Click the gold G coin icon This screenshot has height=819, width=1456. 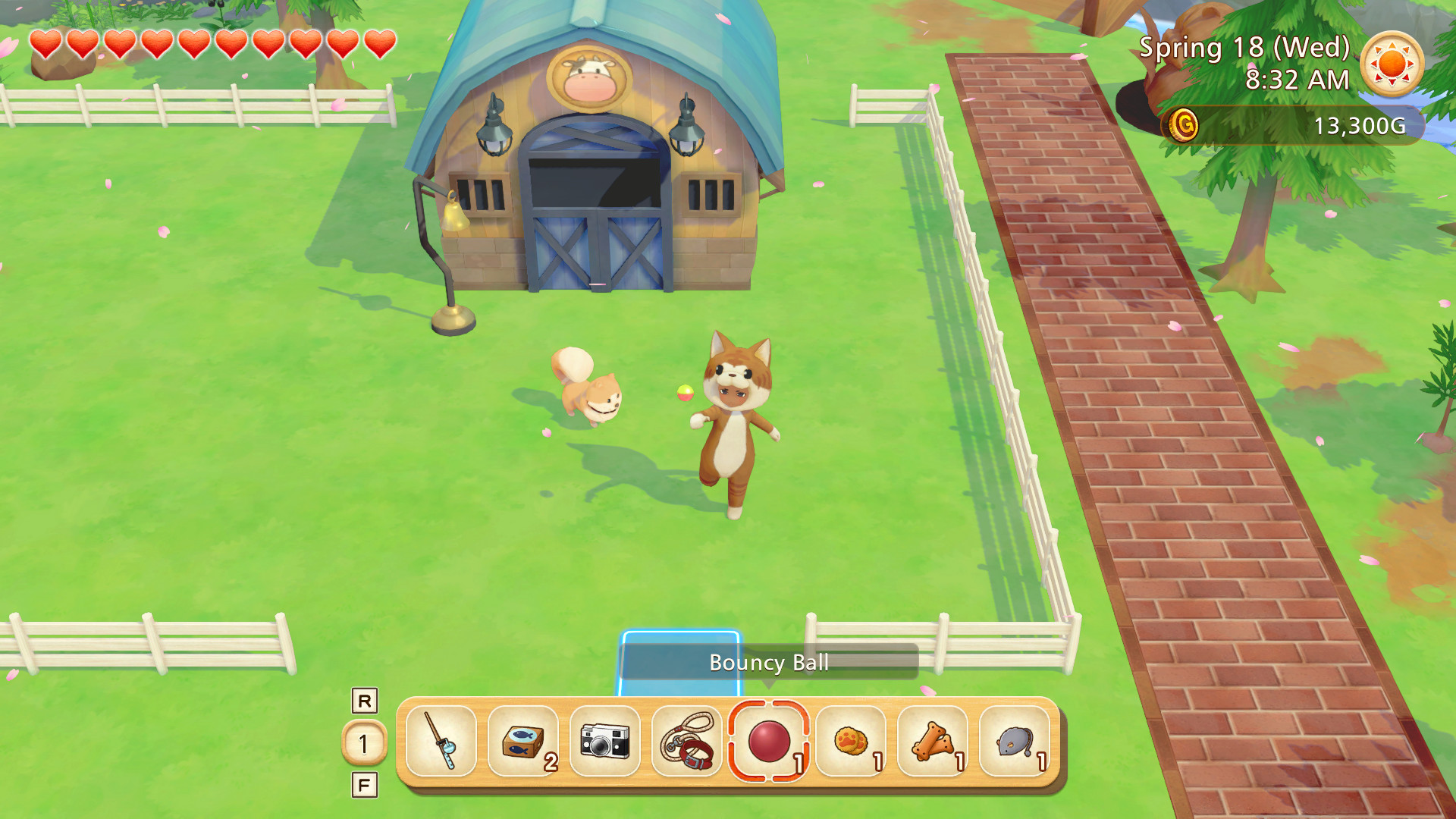1185,127
